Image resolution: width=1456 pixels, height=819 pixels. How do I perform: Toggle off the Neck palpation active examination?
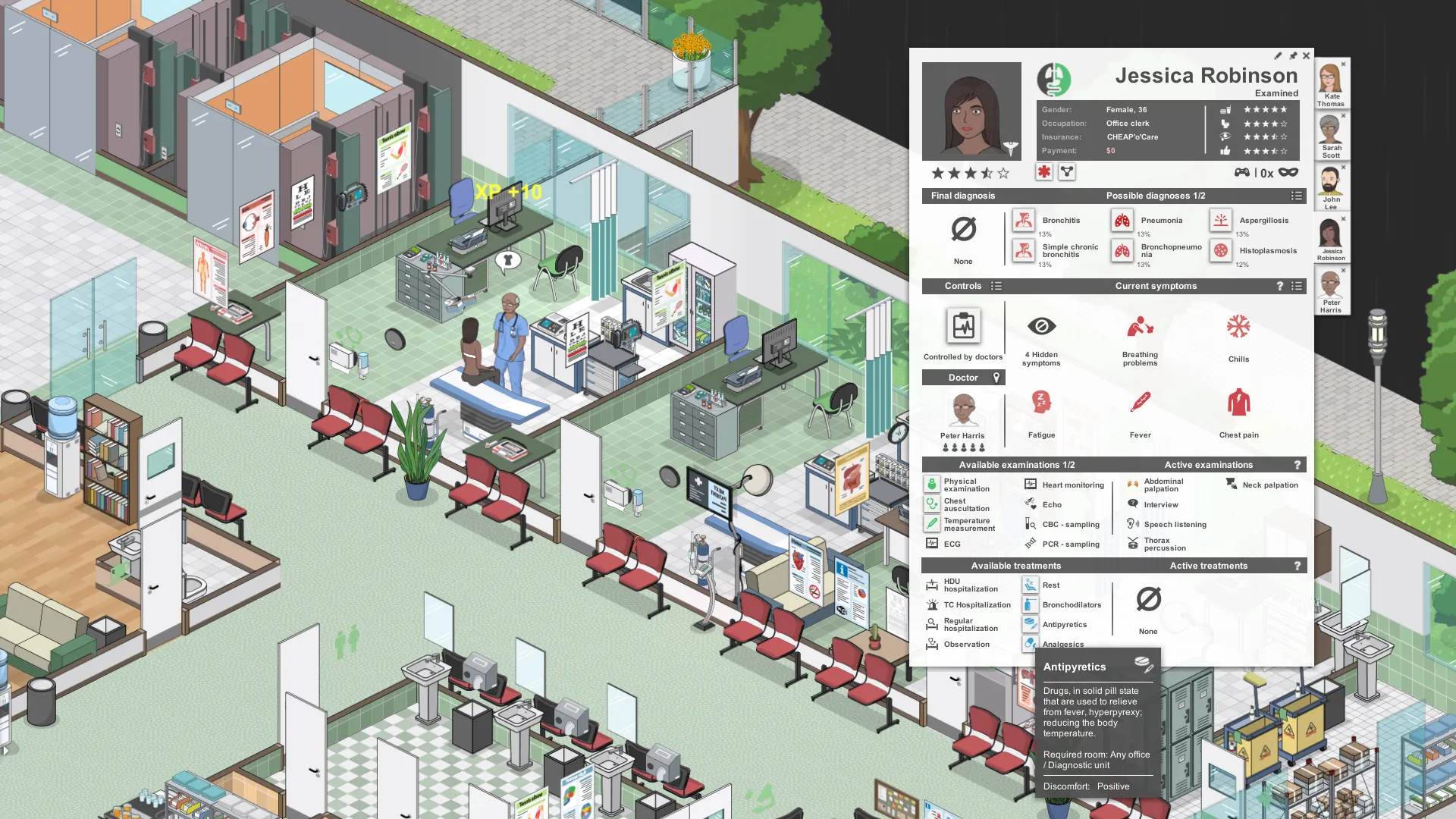pyautogui.click(x=1231, y=484)
